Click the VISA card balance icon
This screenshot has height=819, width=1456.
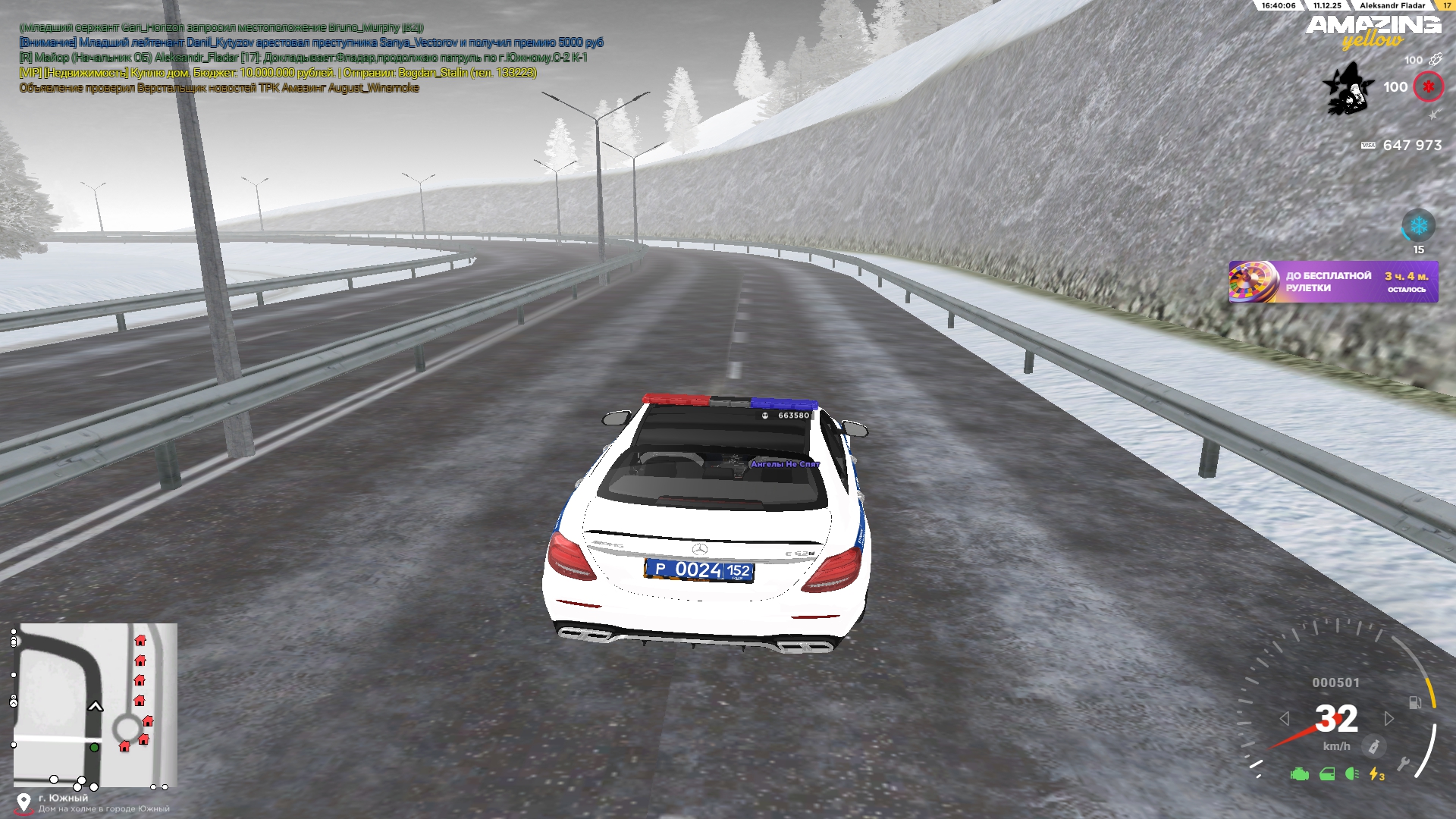[1368, 146]
